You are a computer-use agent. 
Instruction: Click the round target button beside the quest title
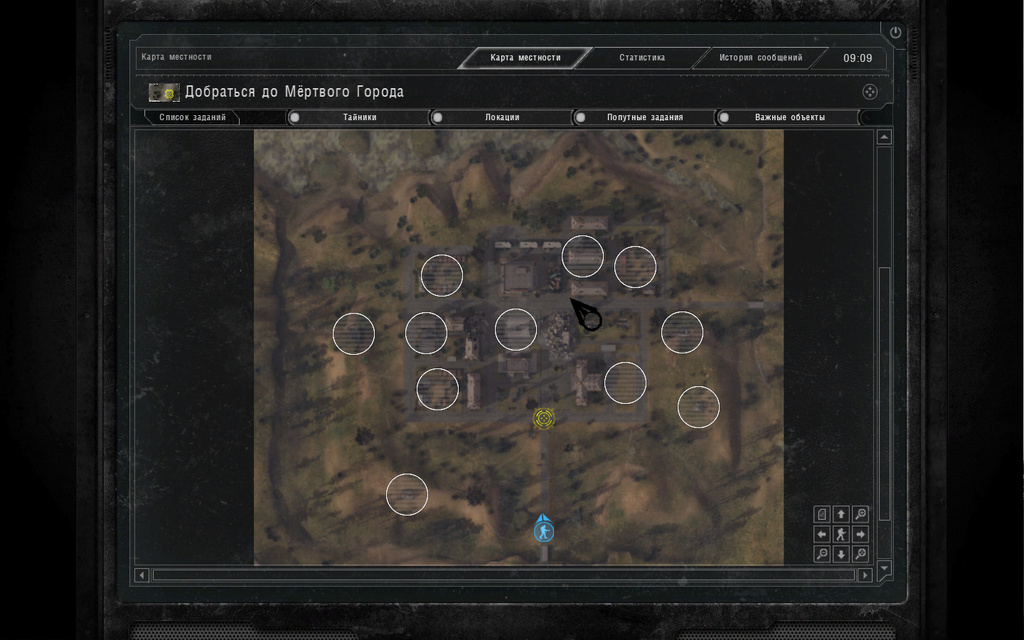(x=870, y=92)
